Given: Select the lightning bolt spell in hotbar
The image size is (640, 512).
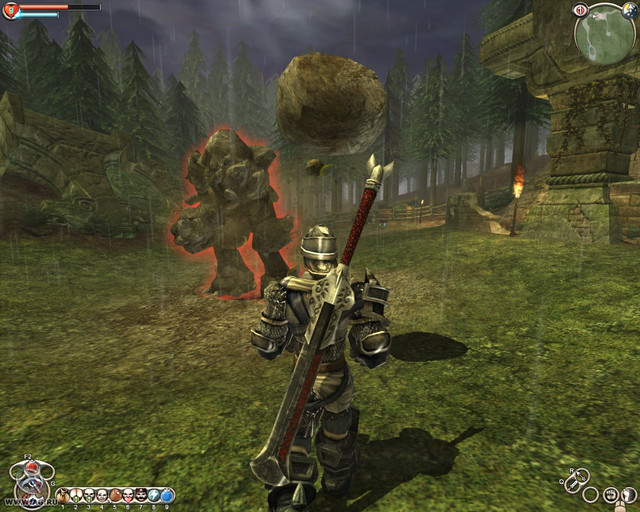Looking at the screenshot, I should click(155, 495).
